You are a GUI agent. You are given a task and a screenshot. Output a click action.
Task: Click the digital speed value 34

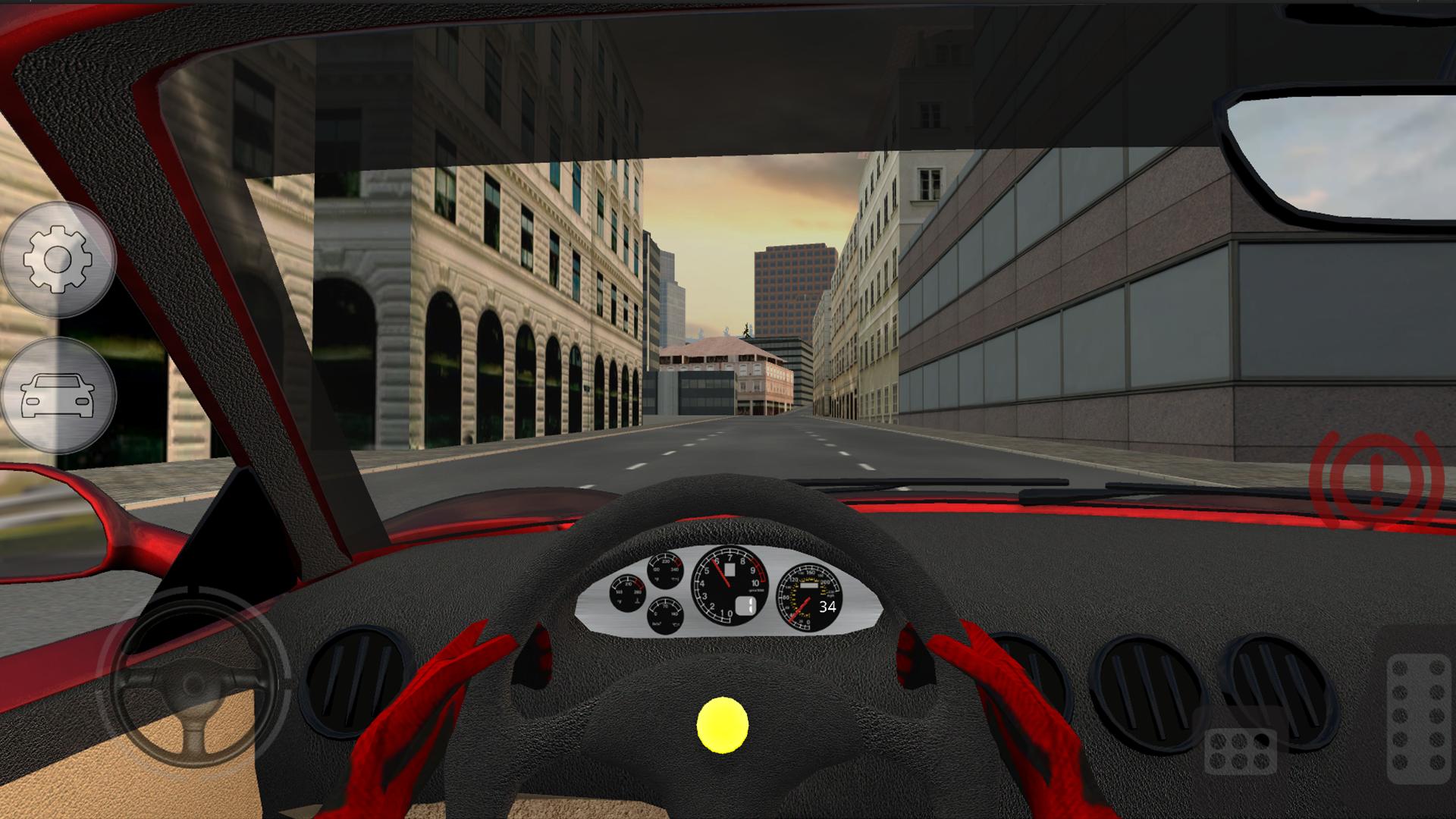829,607
